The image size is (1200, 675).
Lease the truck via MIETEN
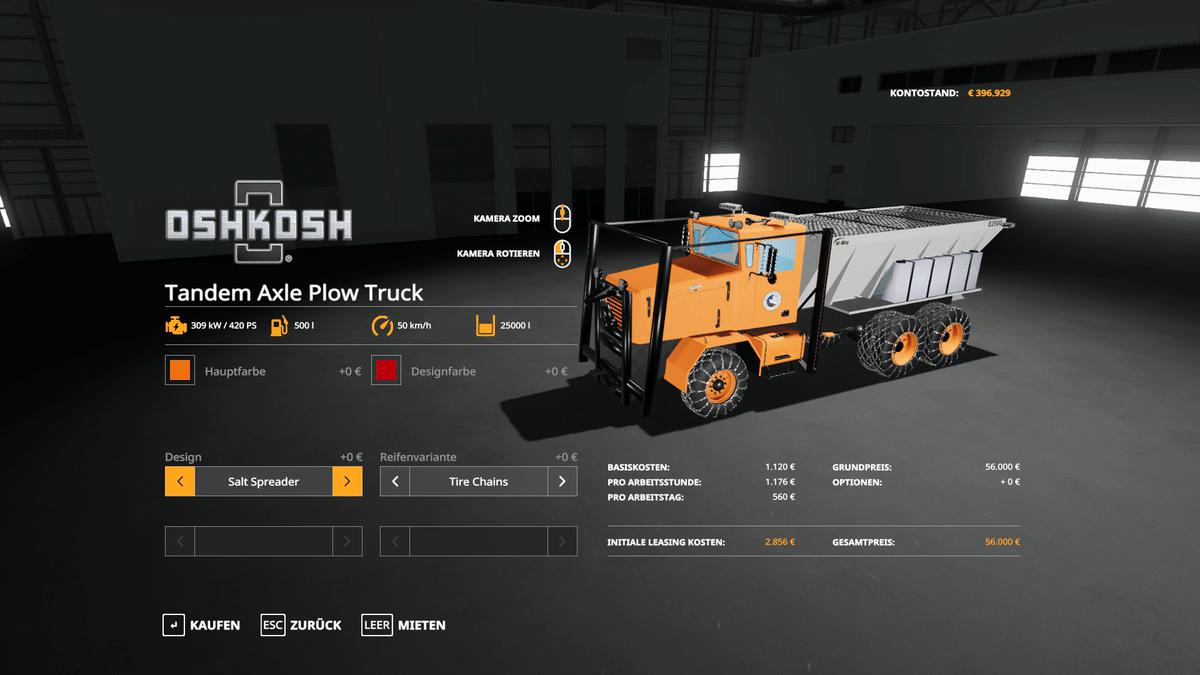point(404,625)
